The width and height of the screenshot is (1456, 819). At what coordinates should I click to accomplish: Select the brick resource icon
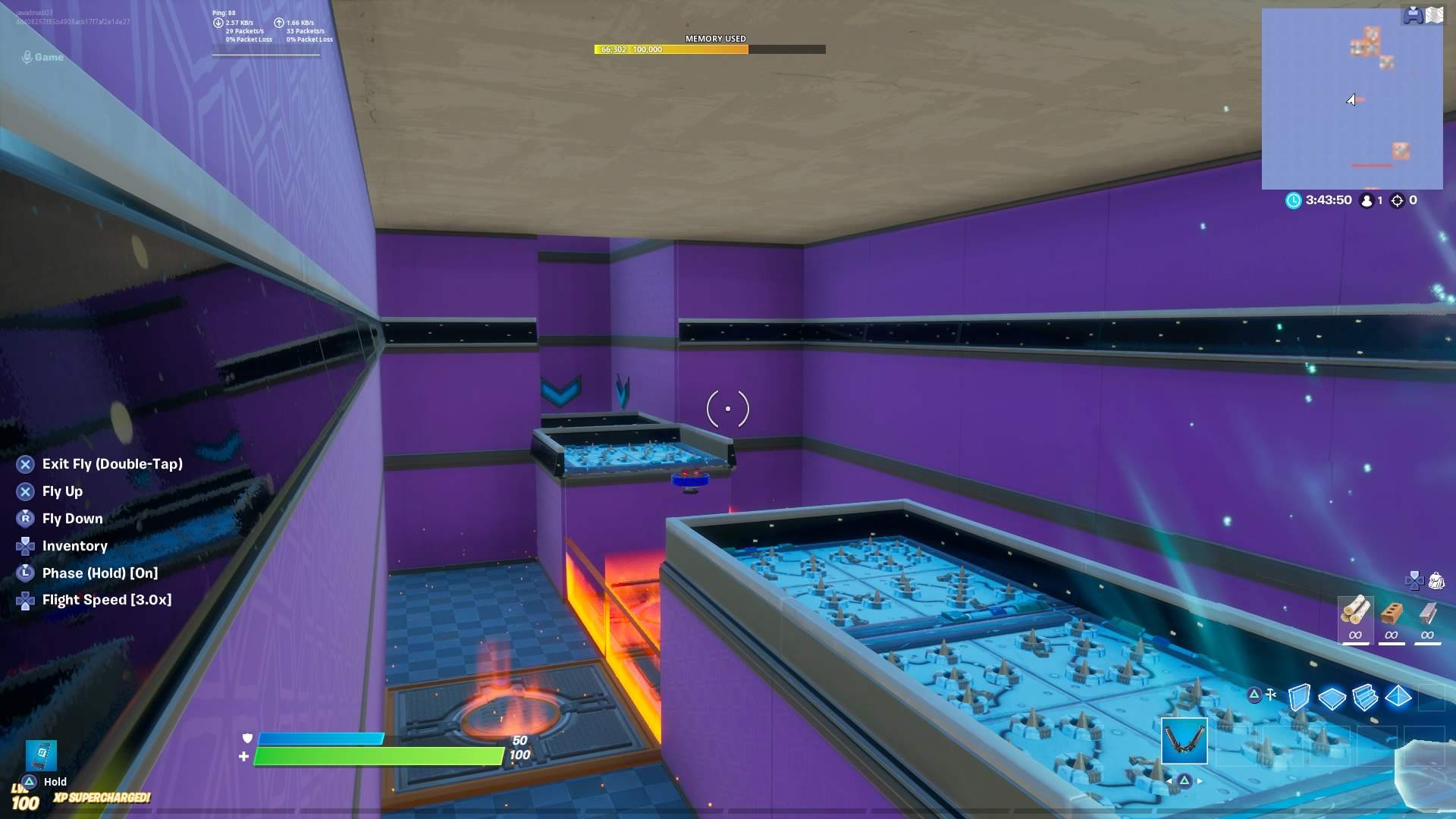[x=1392, y=613]
